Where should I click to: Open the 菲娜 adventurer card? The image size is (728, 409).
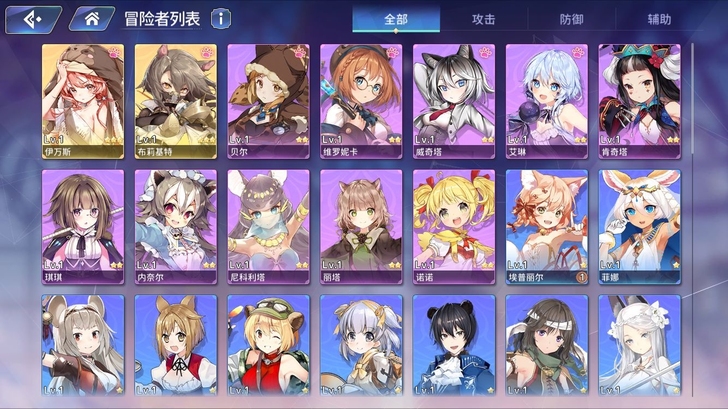coord(639,226)
